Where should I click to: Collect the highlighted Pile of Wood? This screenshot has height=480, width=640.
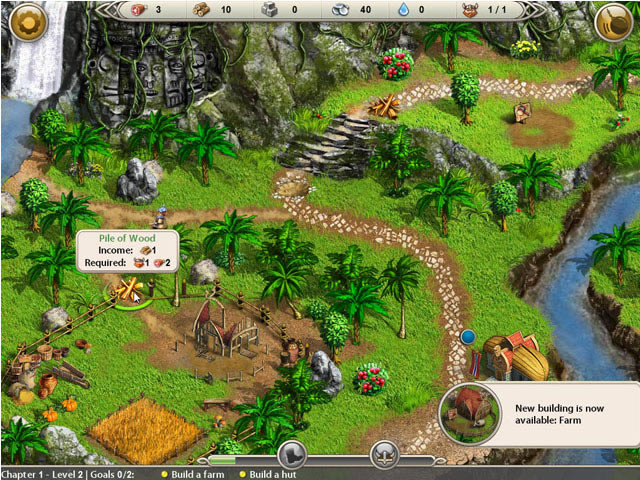[x=127, y=292]
